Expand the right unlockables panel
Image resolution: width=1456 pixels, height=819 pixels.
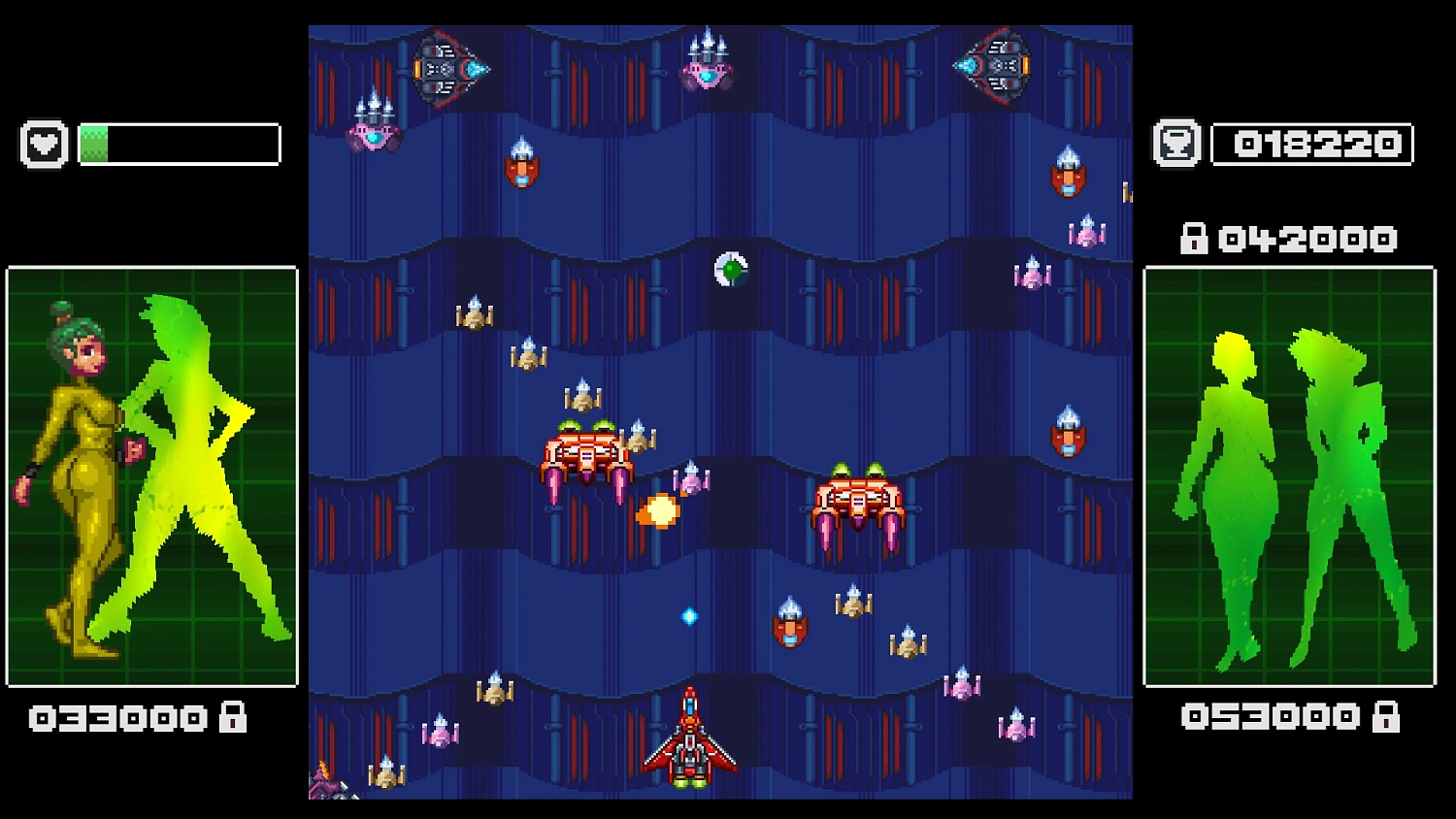(x=1289, y=475)
